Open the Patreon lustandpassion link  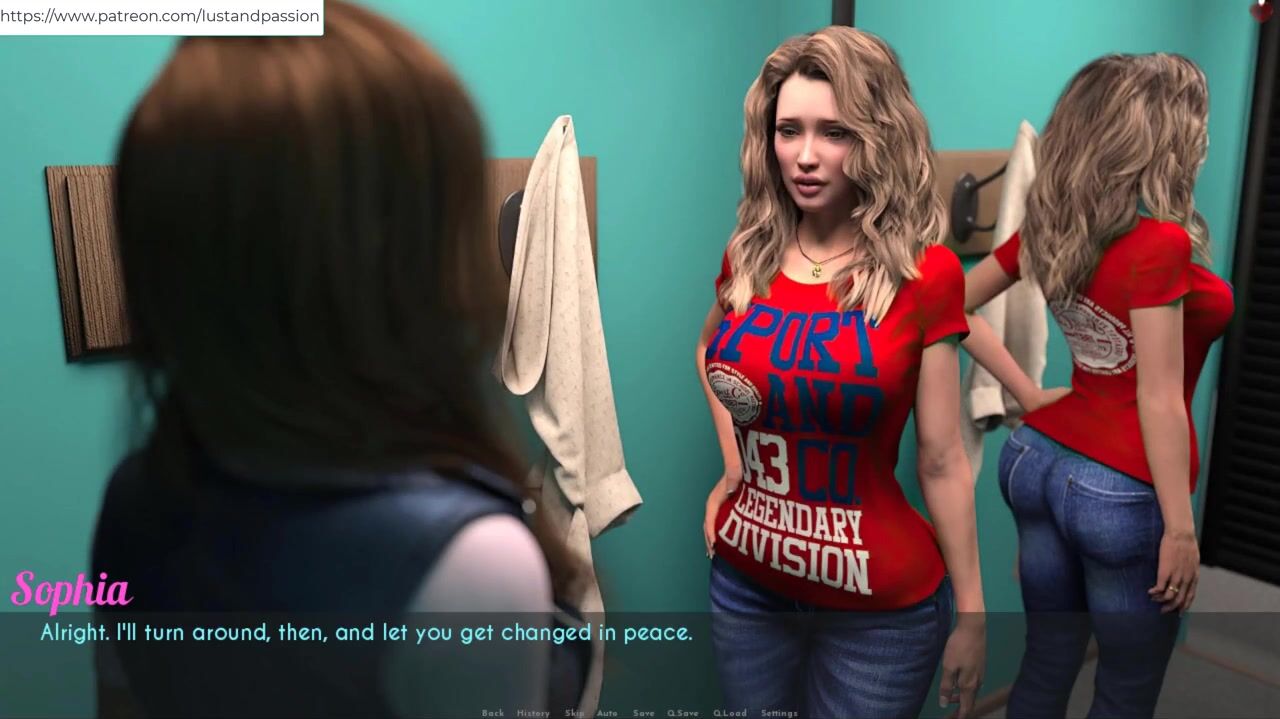point(160,16)
